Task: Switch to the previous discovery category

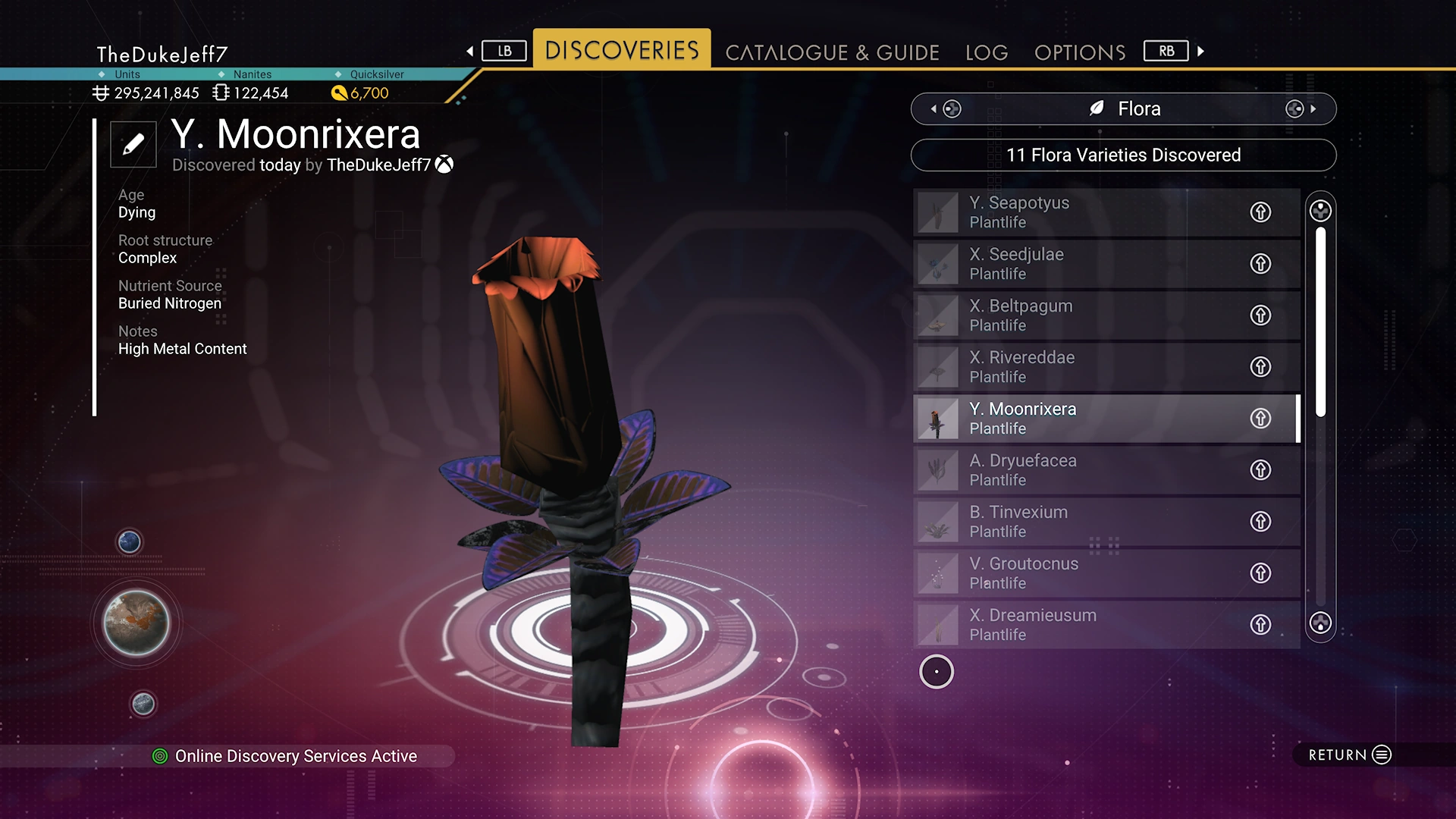Action: [945, 108]
